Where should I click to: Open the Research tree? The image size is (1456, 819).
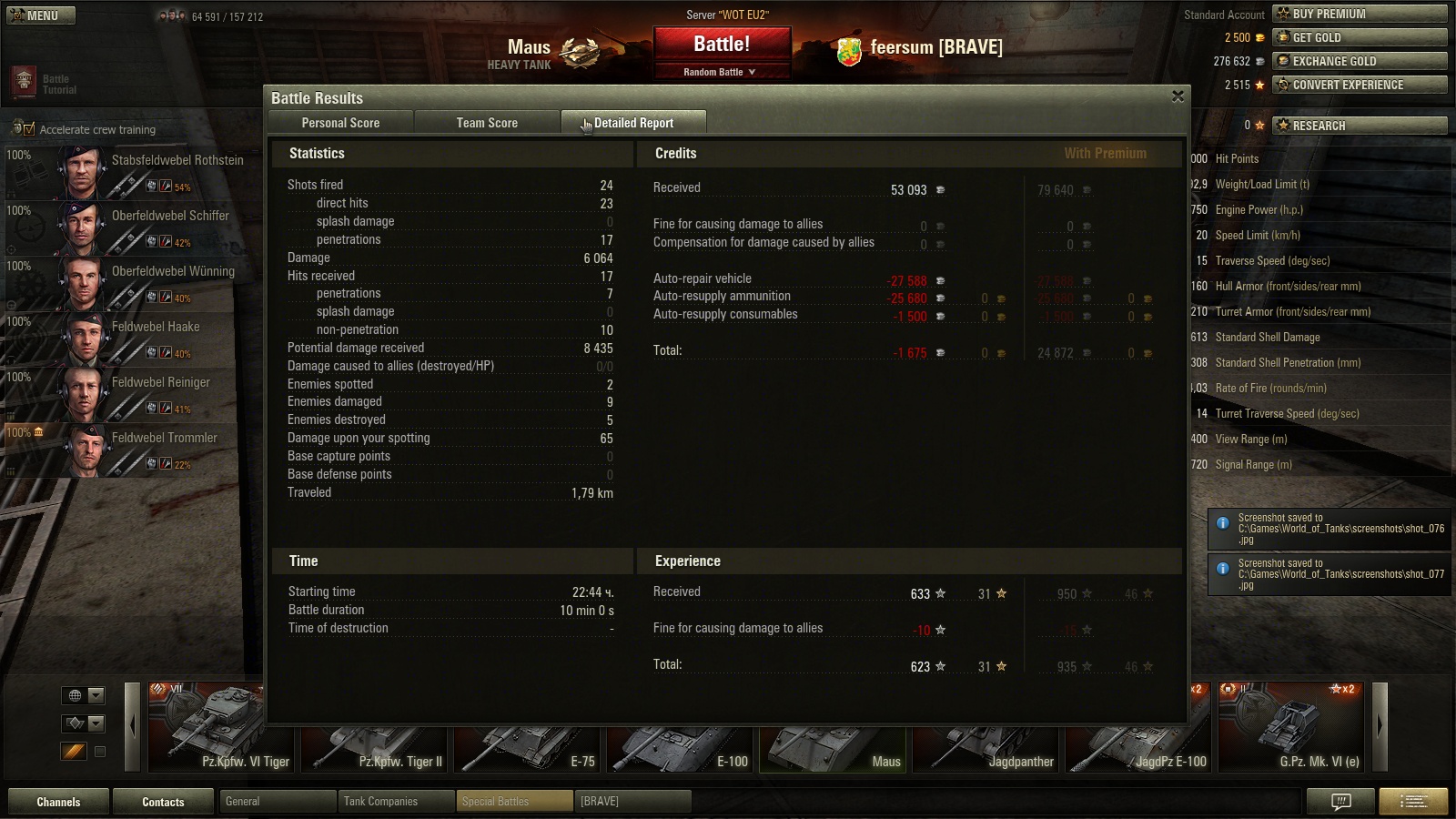tap(1360, 126)
